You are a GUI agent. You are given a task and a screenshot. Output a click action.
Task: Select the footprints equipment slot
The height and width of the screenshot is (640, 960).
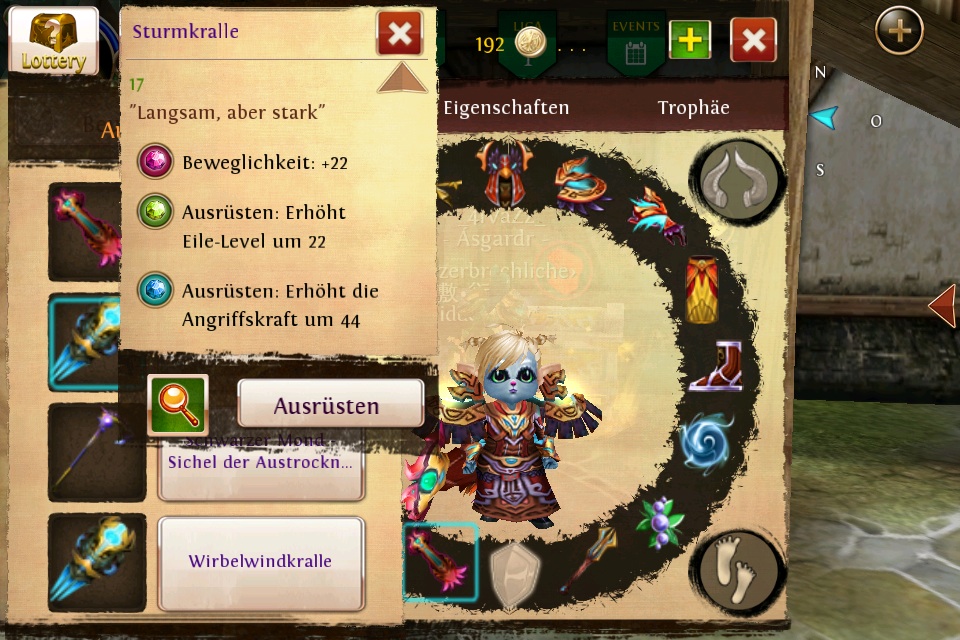click(x=740, y=570)
